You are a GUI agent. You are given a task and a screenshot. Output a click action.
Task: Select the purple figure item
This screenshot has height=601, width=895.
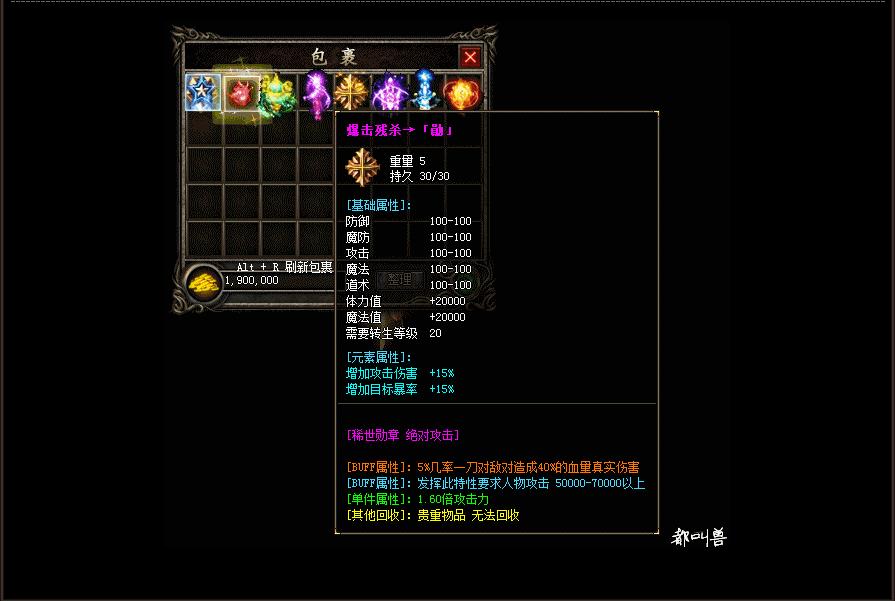[315, 94]
